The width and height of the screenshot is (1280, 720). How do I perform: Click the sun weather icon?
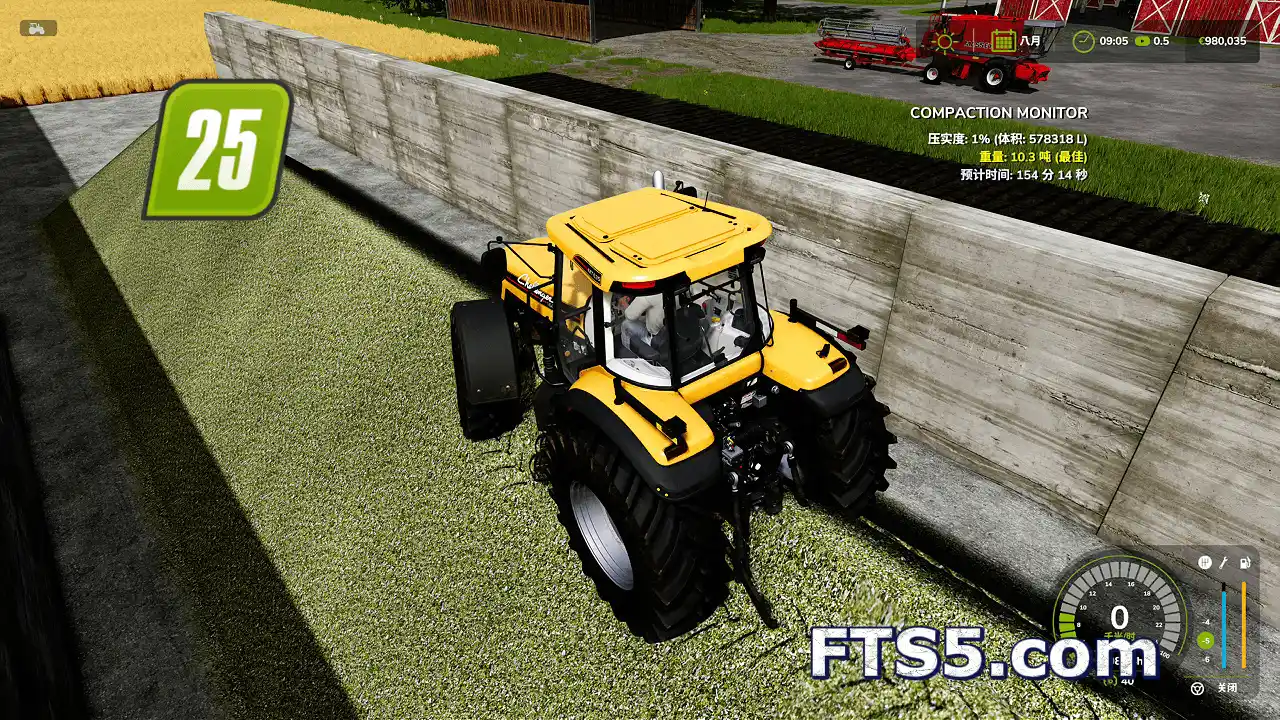[x=944, y=40]
